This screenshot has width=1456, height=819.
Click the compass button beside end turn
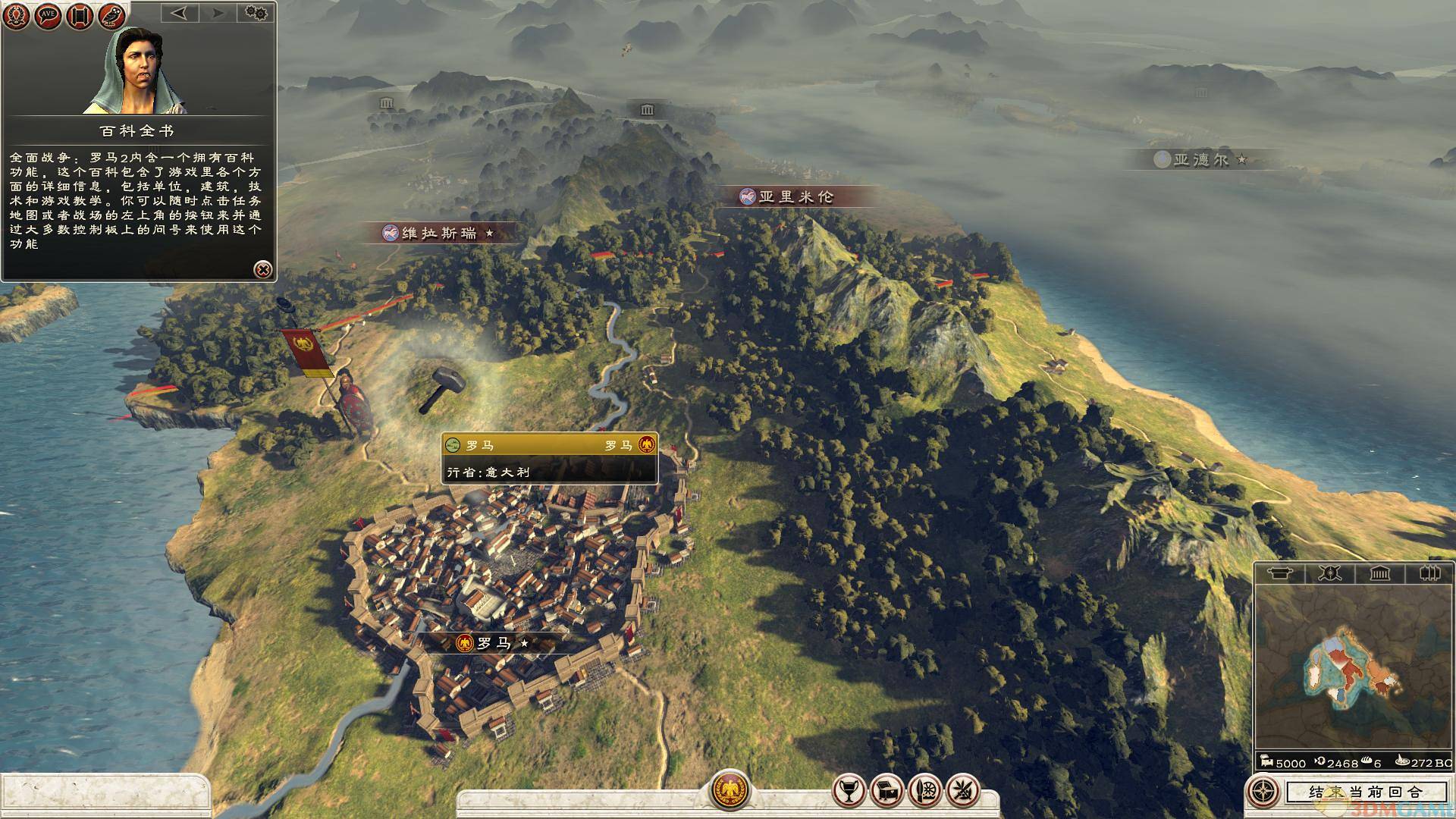pyautogui.click(x=1263, y=792)
